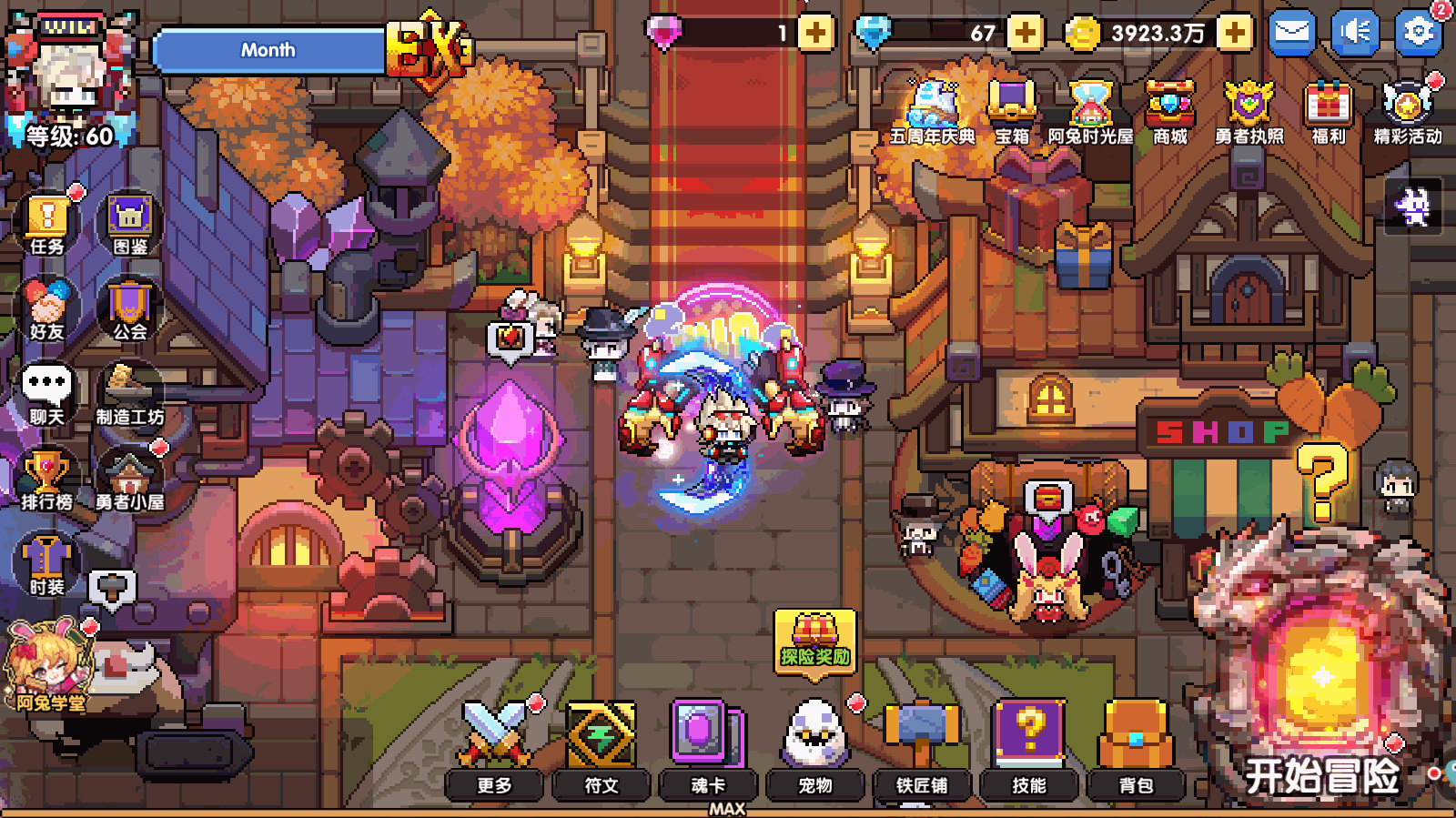Mute game audio with the speaker button
The height and width of the screenshot is (818, 1456).
(1355, 30)
